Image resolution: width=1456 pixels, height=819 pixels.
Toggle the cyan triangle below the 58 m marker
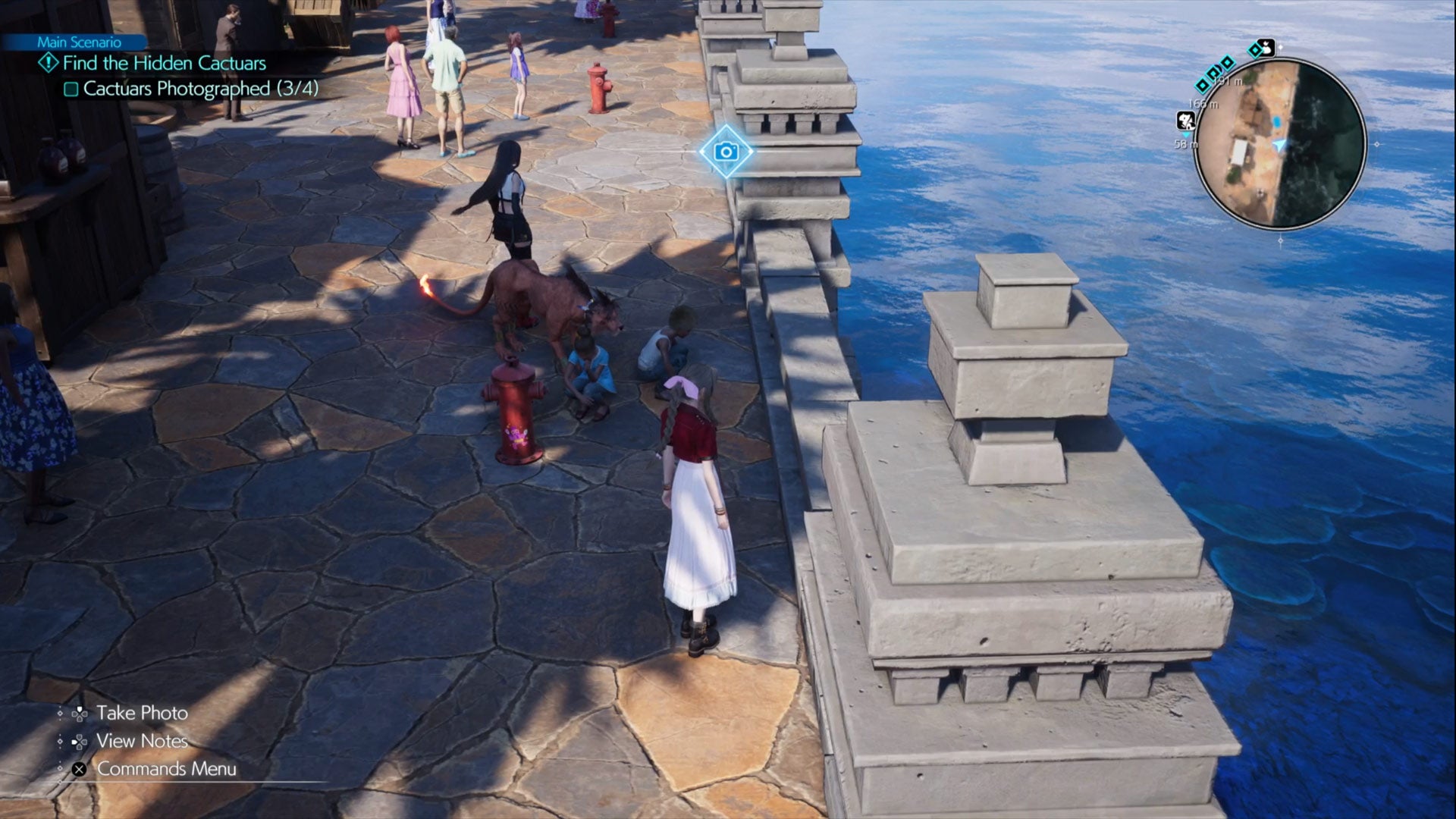1188,134
